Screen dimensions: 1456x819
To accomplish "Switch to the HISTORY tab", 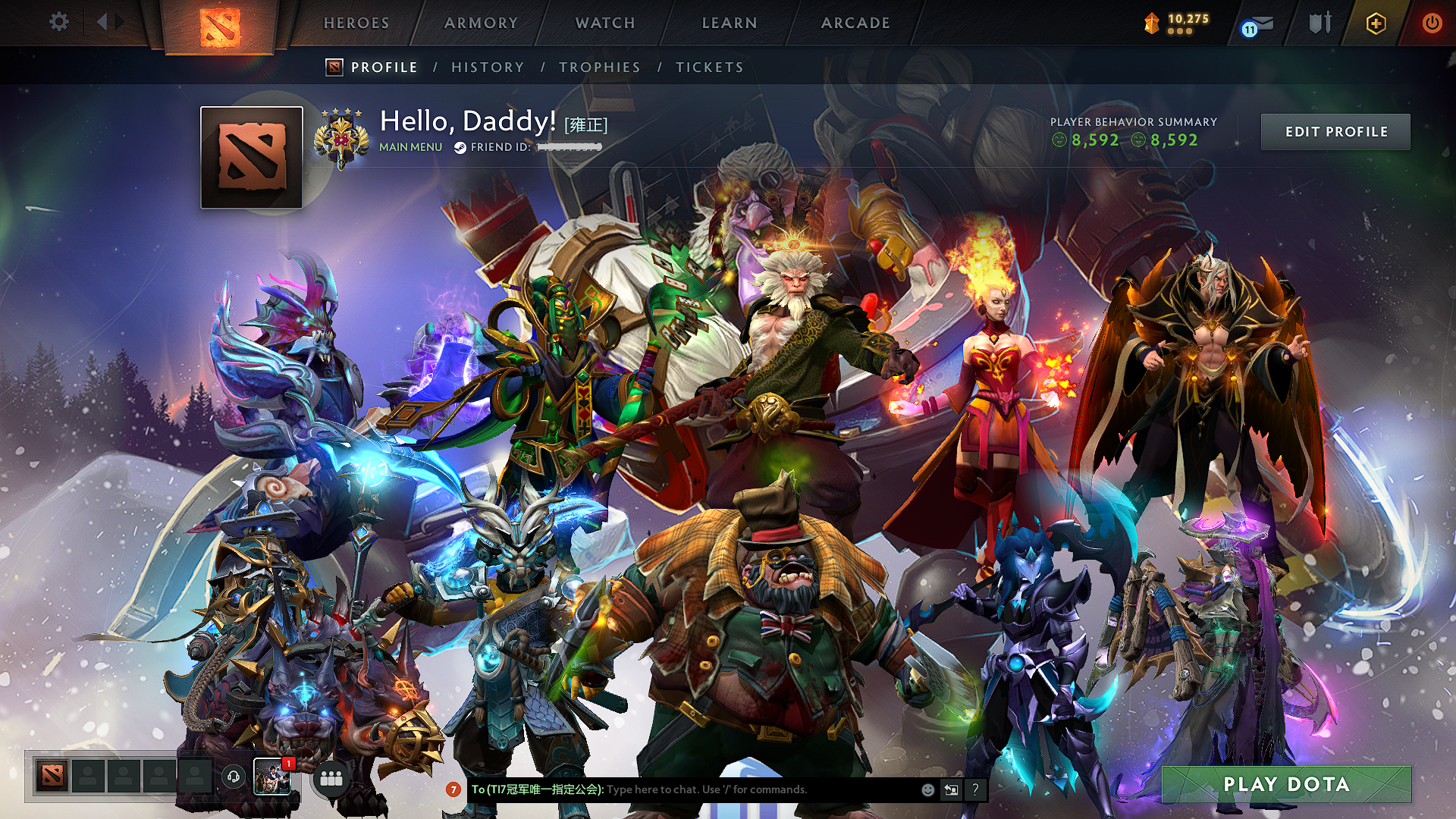I will click(x=487, y=67).
